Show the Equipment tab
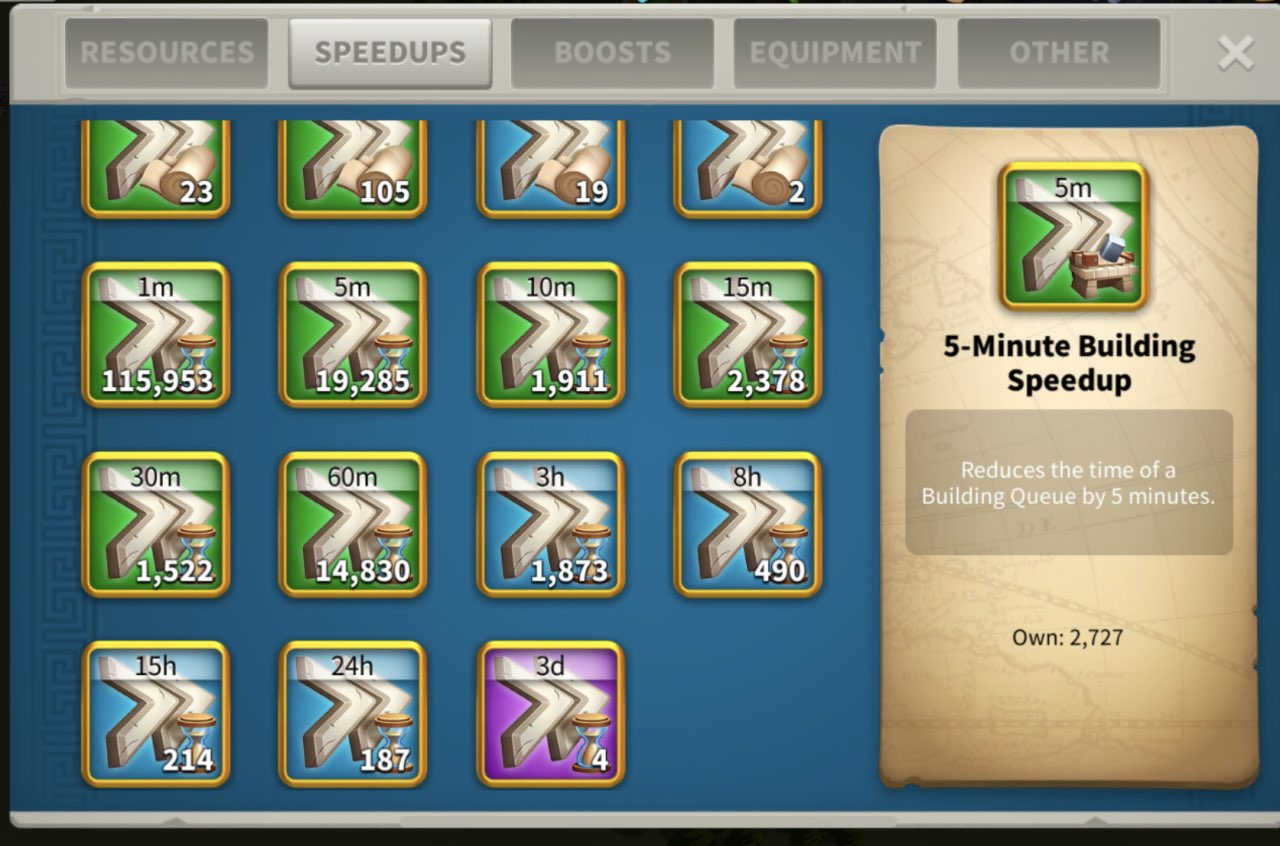Image resolution: width=1280 pixels, height=846 pixels. [835, 53]
